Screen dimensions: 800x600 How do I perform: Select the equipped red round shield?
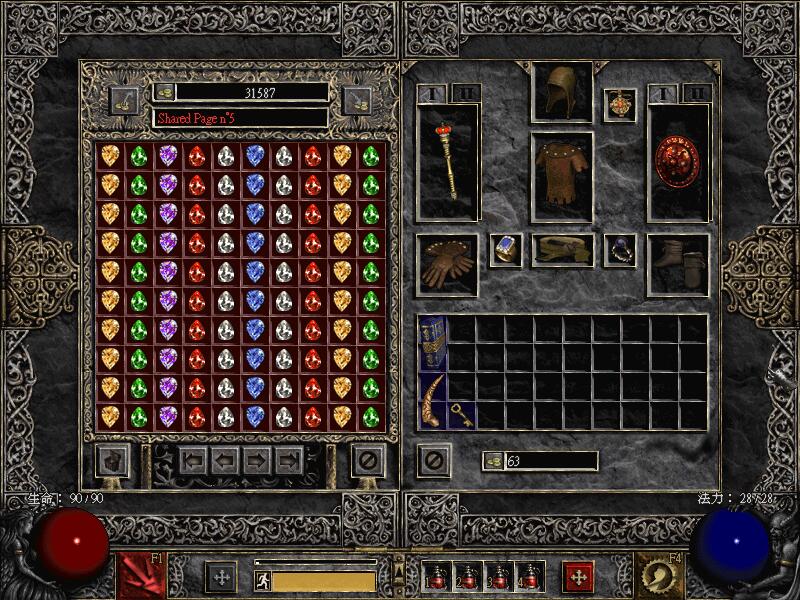678,160
